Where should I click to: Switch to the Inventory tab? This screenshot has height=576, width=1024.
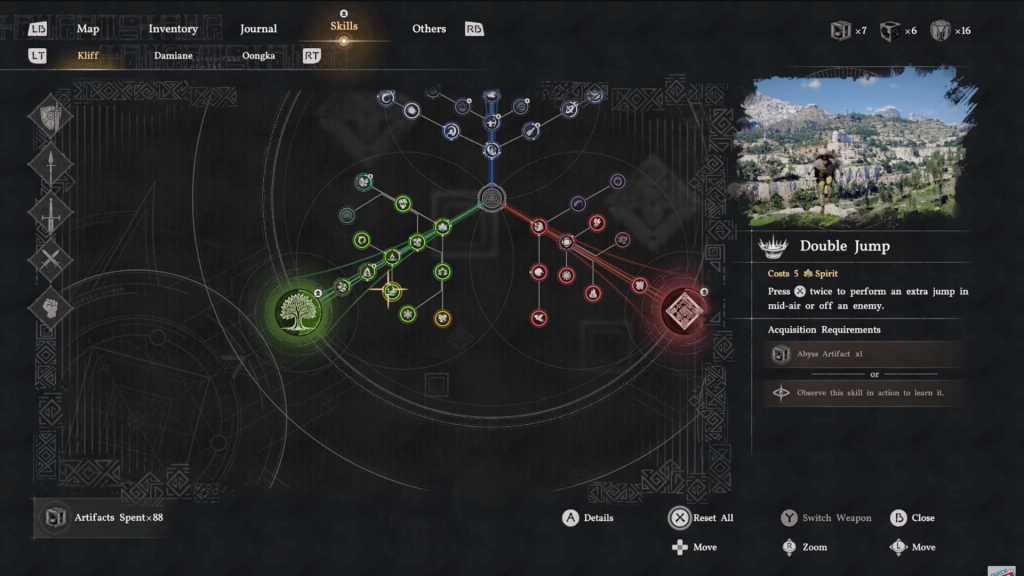click(172, 29)
